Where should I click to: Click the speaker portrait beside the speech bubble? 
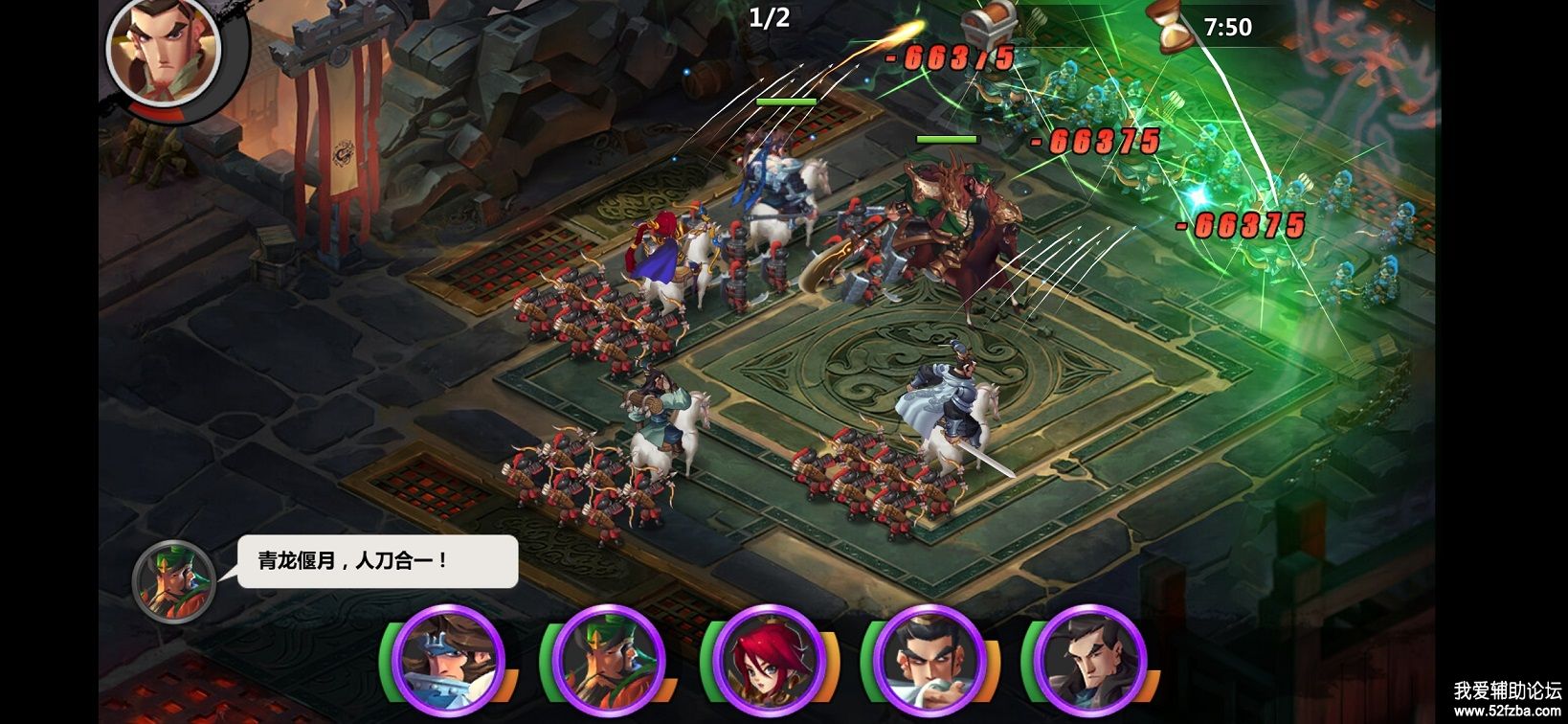[173, 581]
